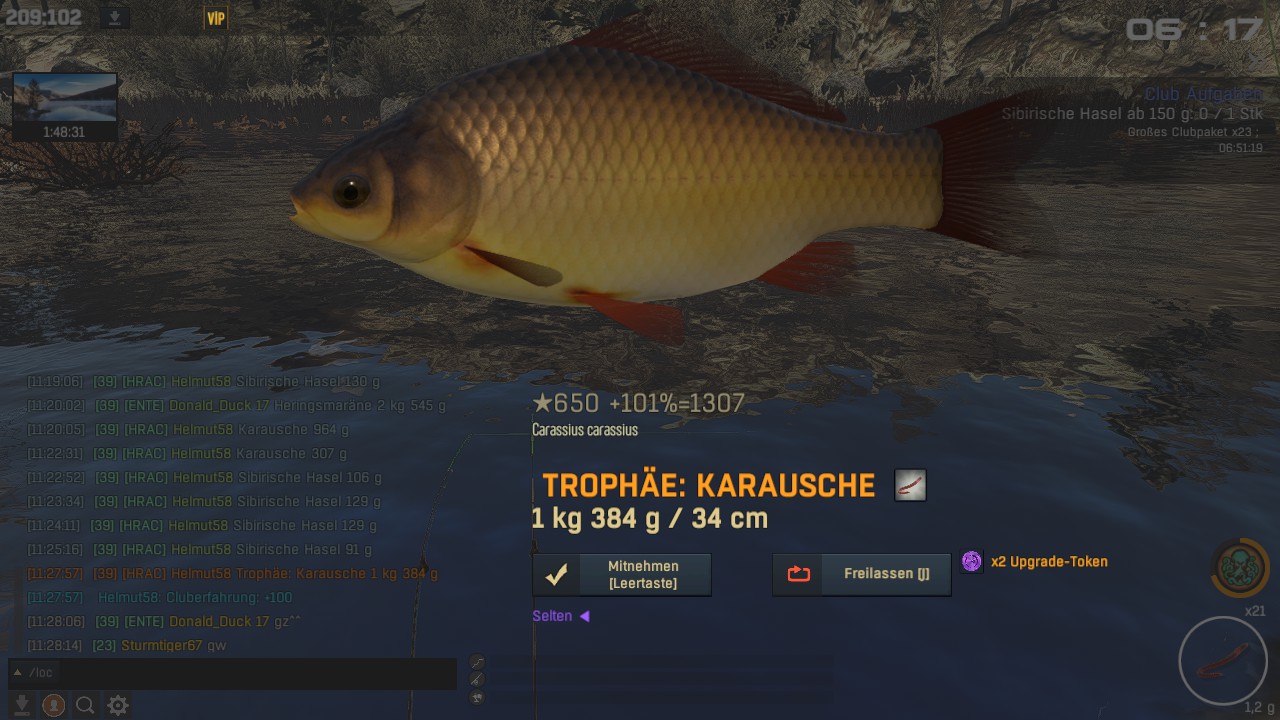
Task: Click the download arrow icon in the top bar
Action: [116, 18]
